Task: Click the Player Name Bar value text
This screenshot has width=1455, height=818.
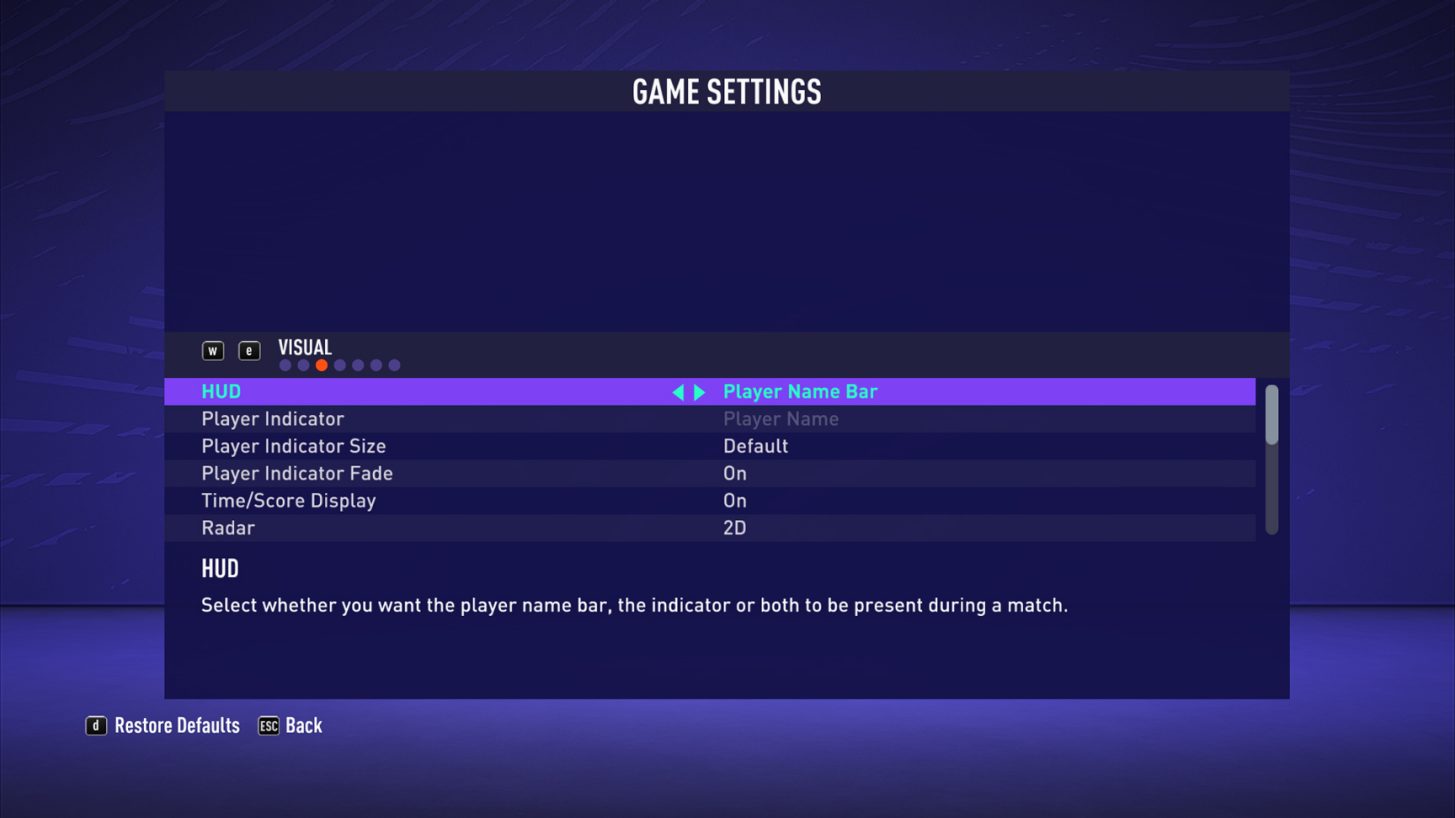Action: tap(800, 391)
